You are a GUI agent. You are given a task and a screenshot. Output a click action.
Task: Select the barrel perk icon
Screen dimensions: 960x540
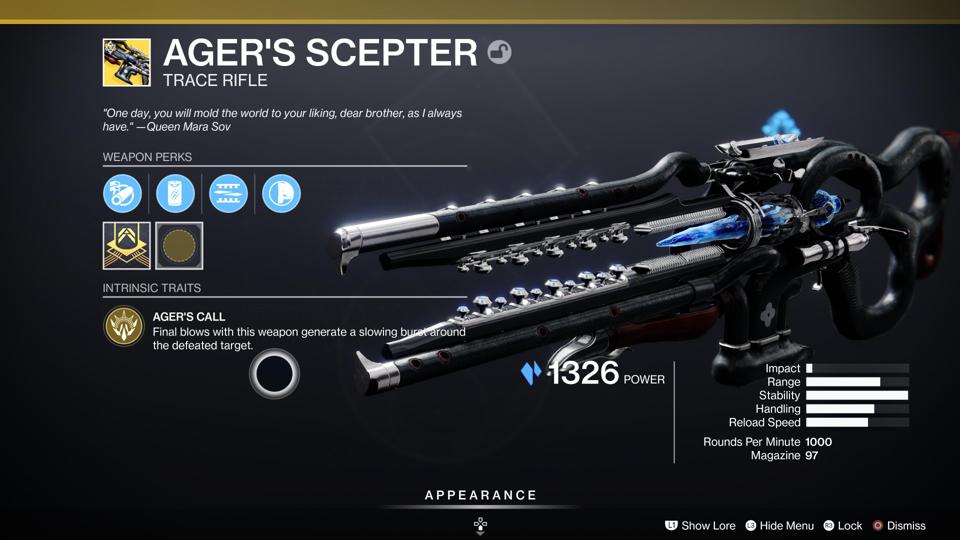[122, 193]
